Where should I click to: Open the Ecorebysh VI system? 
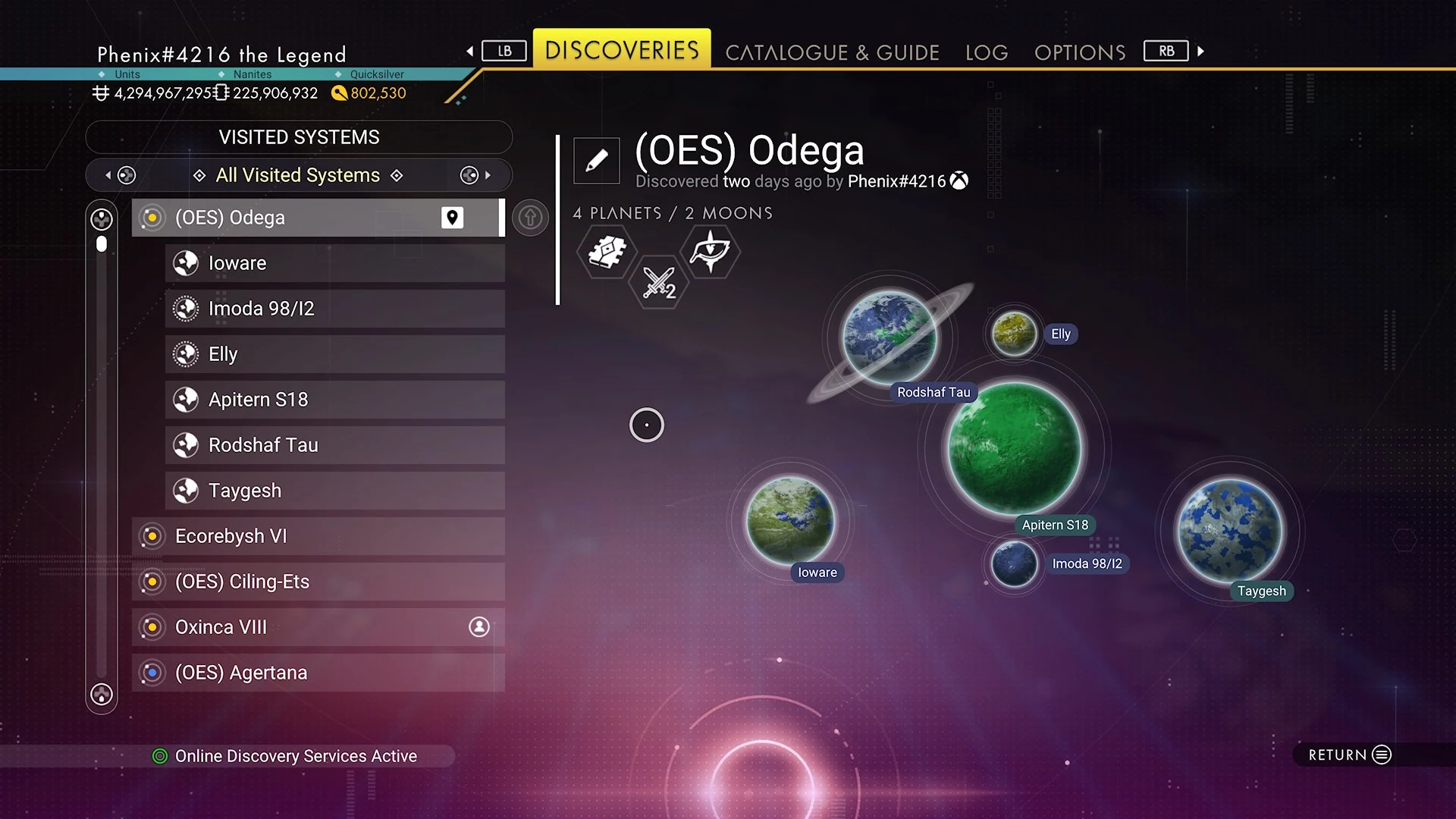tap(317, 536)
